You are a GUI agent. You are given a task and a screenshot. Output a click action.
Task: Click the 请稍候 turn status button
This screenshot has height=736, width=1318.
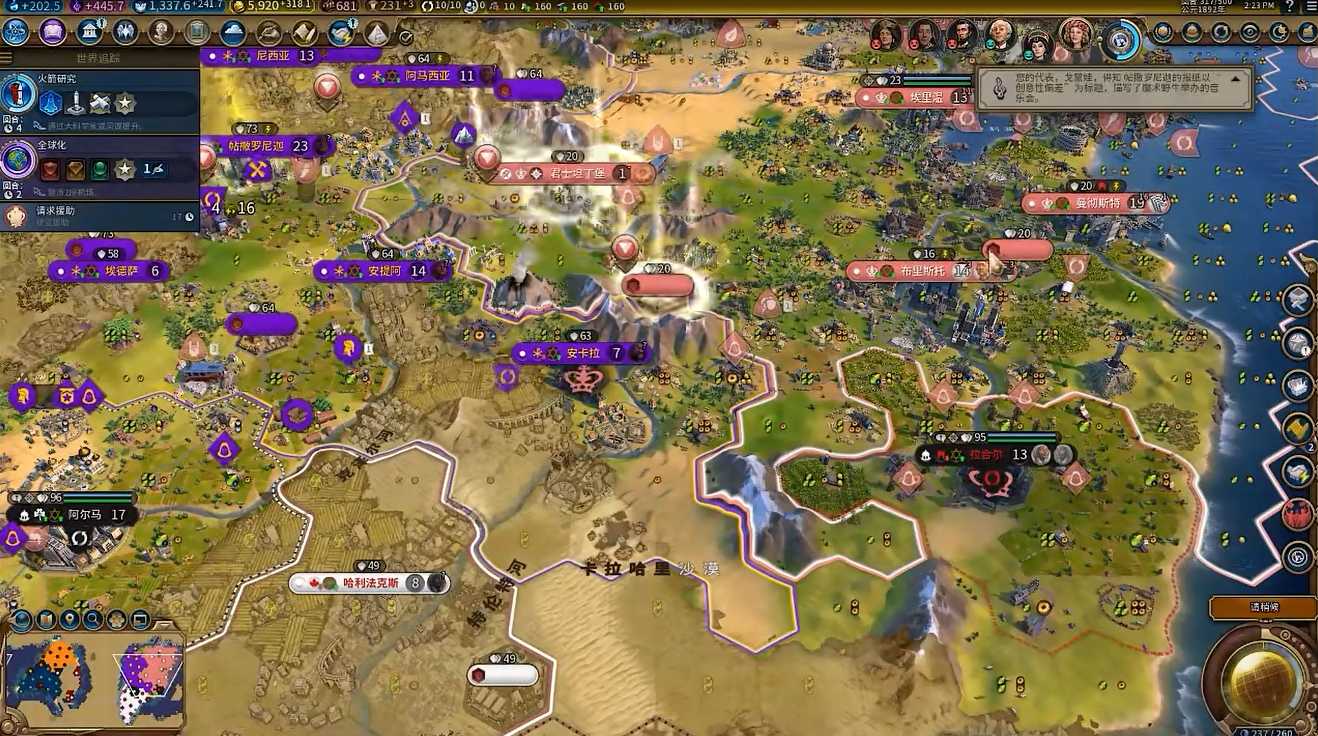[1262, 607]
